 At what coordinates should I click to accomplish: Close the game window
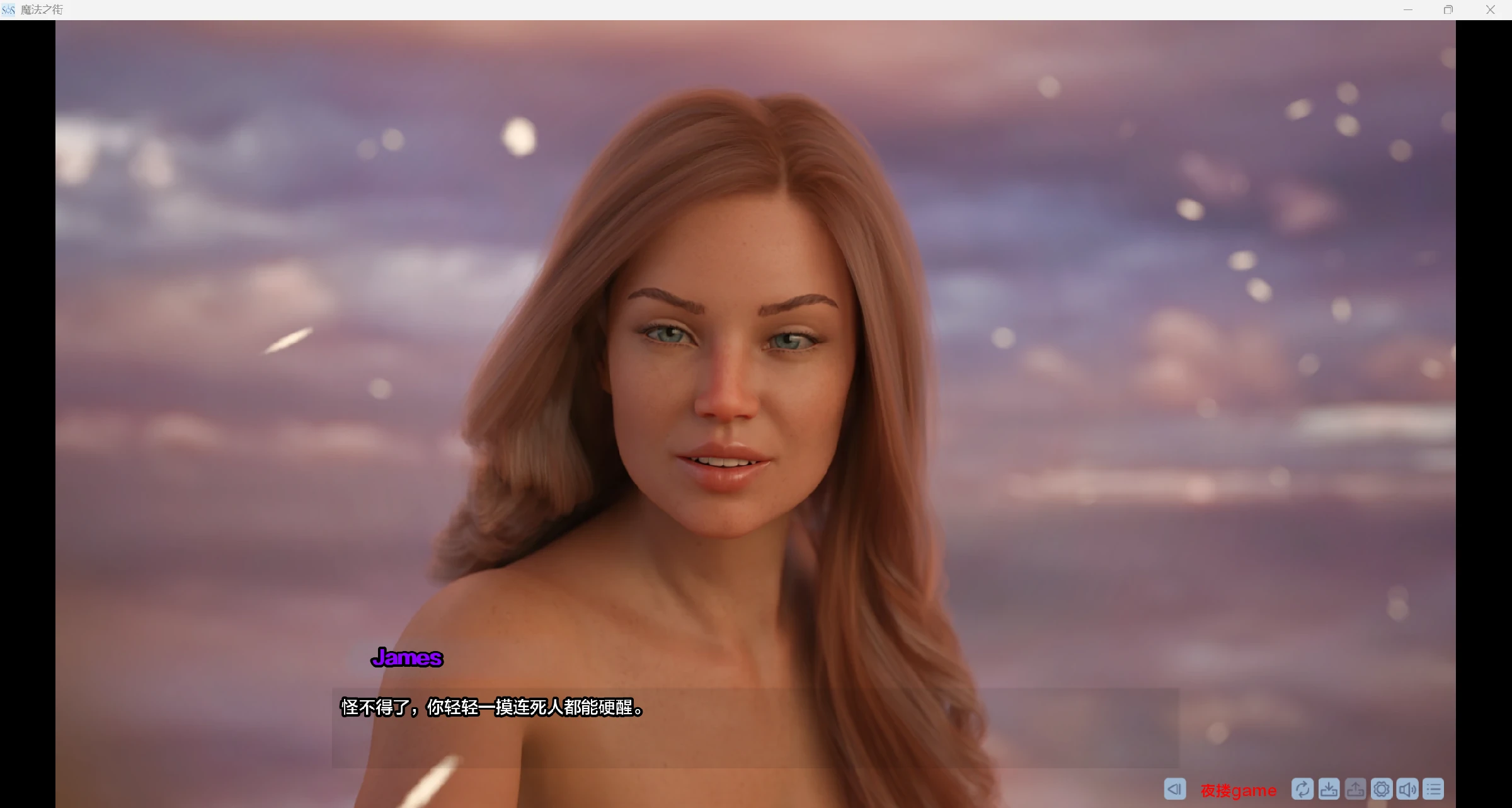(x=1490, y=9)
